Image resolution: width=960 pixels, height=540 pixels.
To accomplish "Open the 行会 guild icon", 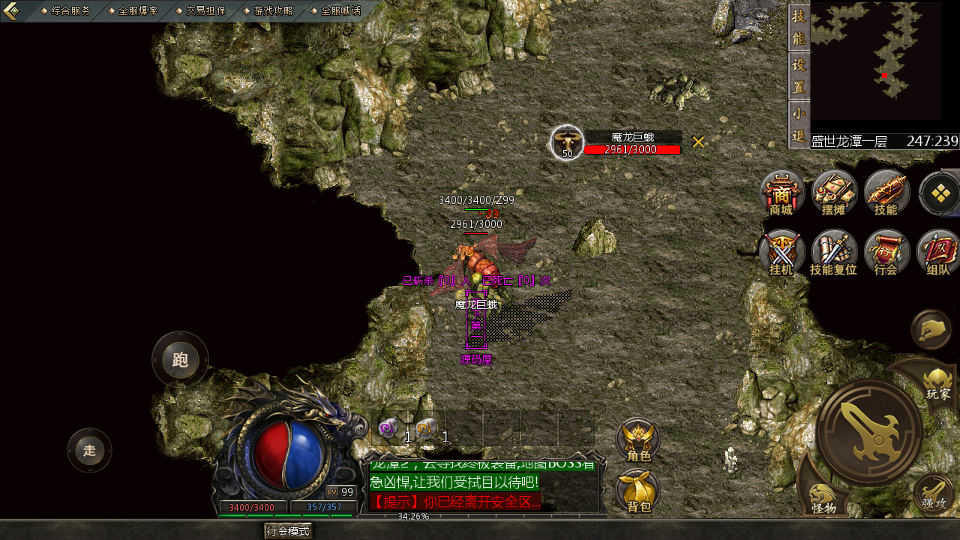I will point(886,254).
